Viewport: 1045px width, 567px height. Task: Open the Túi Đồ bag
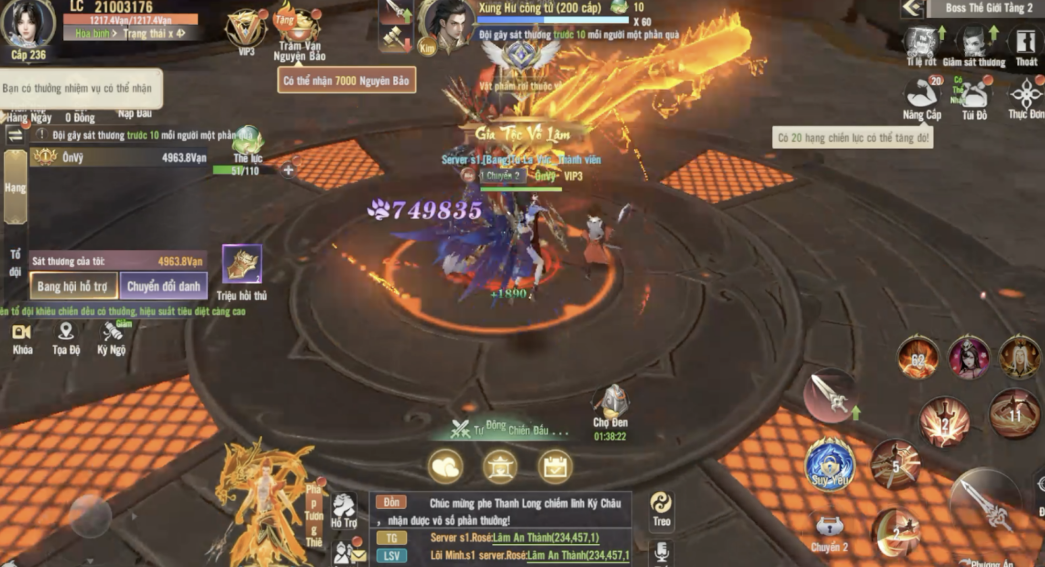(974, 97)
